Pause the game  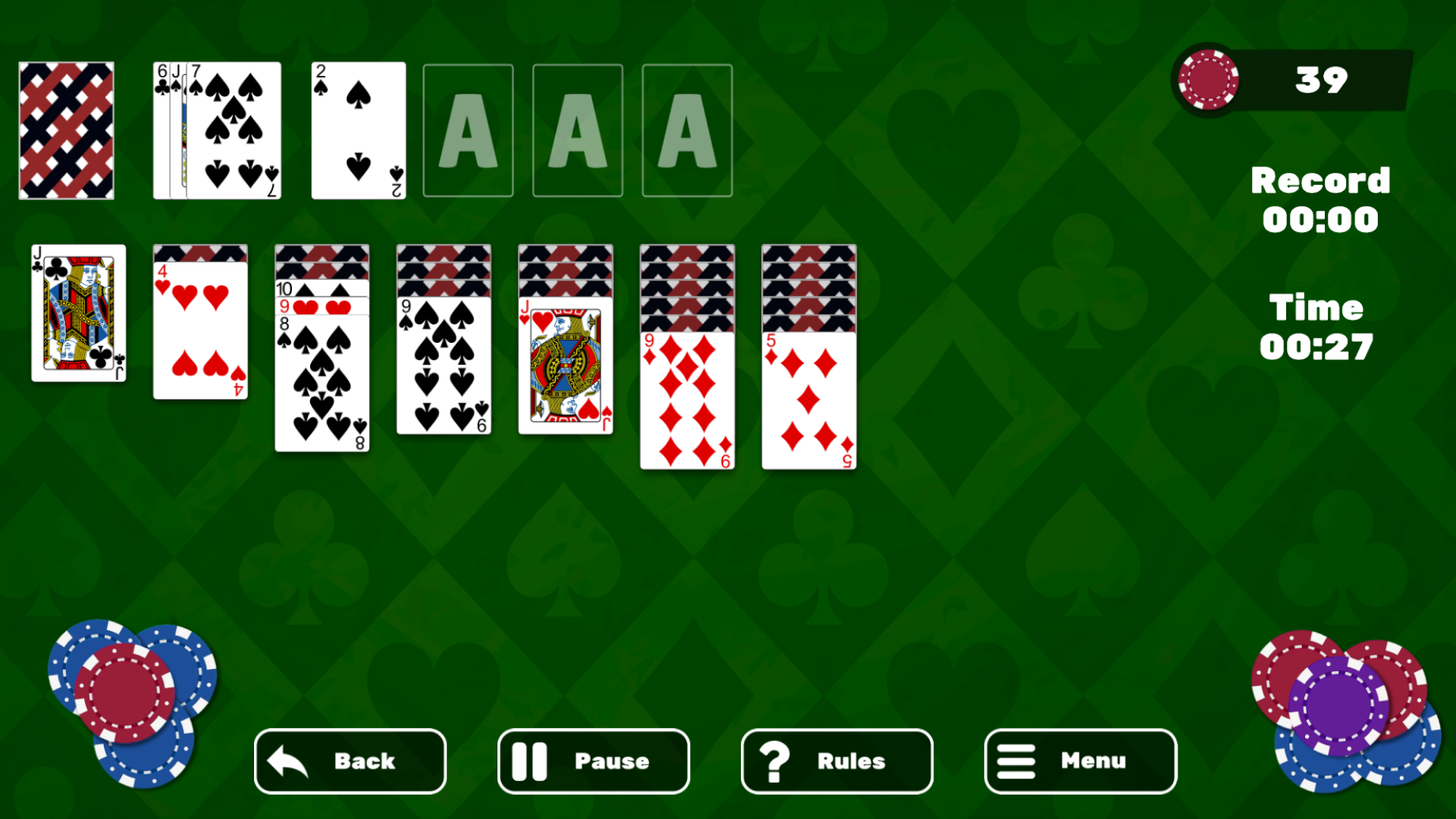[593, 761]
